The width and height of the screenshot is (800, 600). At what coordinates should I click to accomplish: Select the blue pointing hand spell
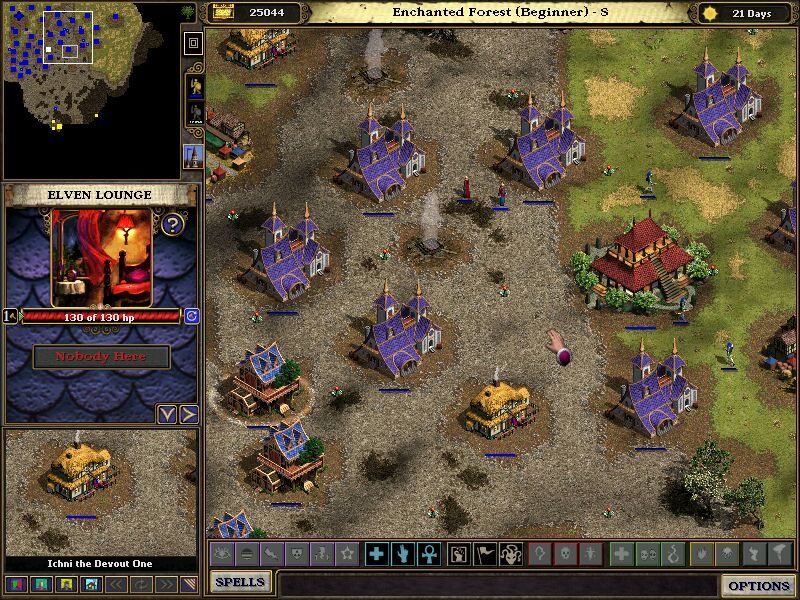pos(402,553)
